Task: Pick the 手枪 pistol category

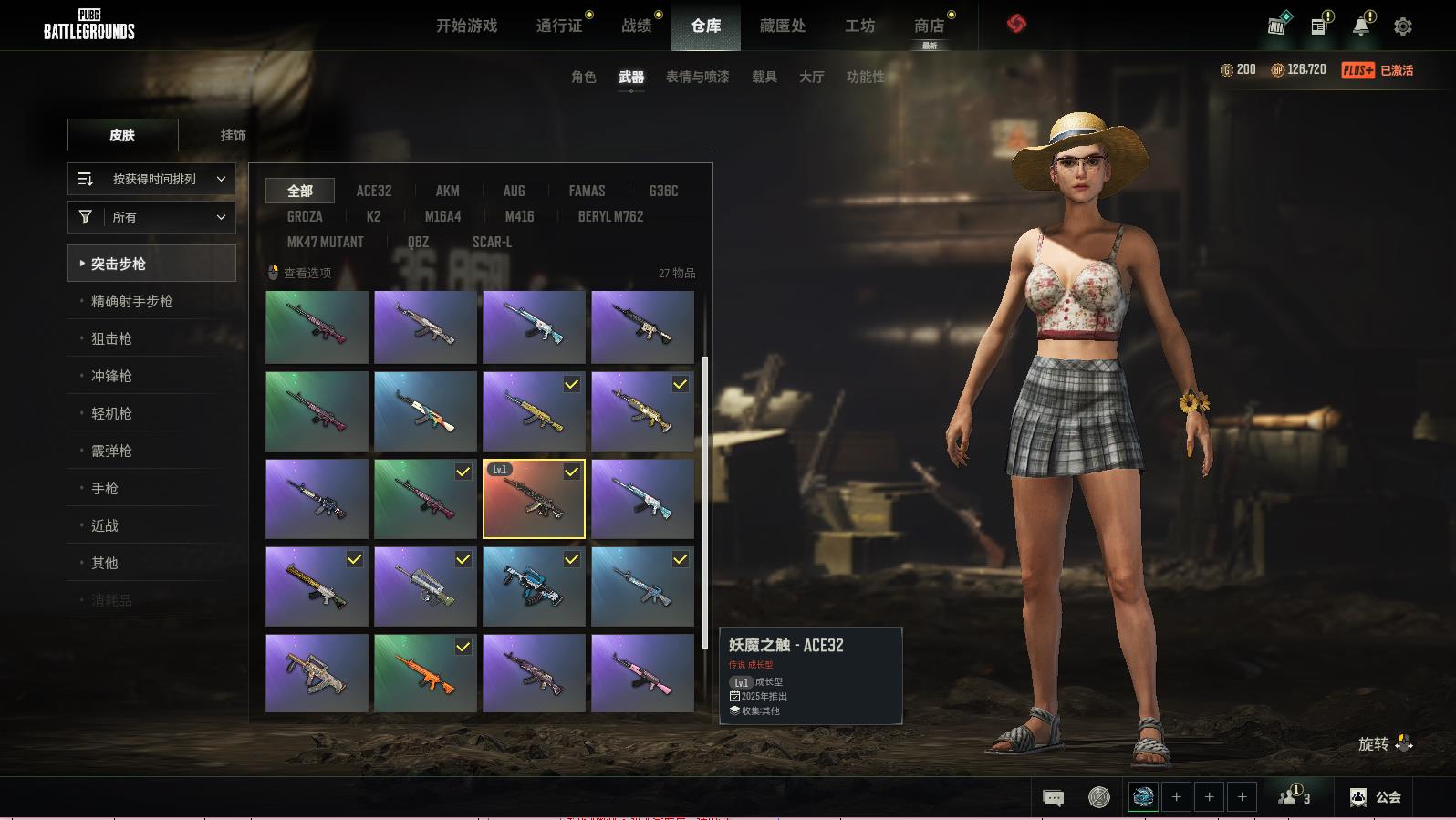Action: click(x=105, y=488)
